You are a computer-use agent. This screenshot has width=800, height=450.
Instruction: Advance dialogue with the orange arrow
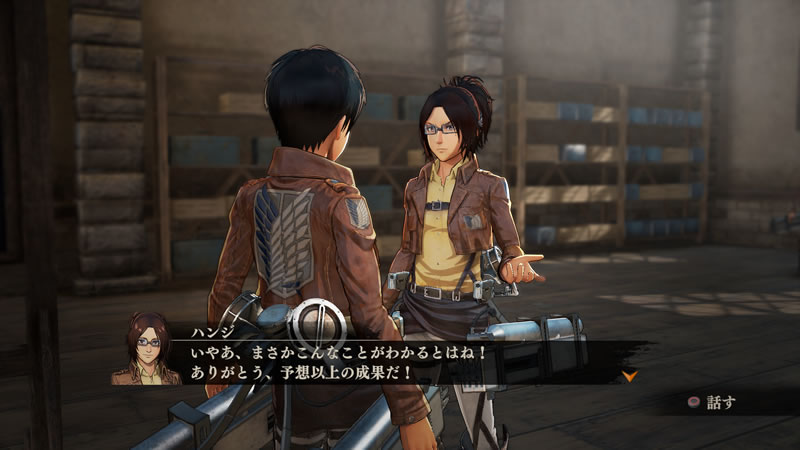629,376
